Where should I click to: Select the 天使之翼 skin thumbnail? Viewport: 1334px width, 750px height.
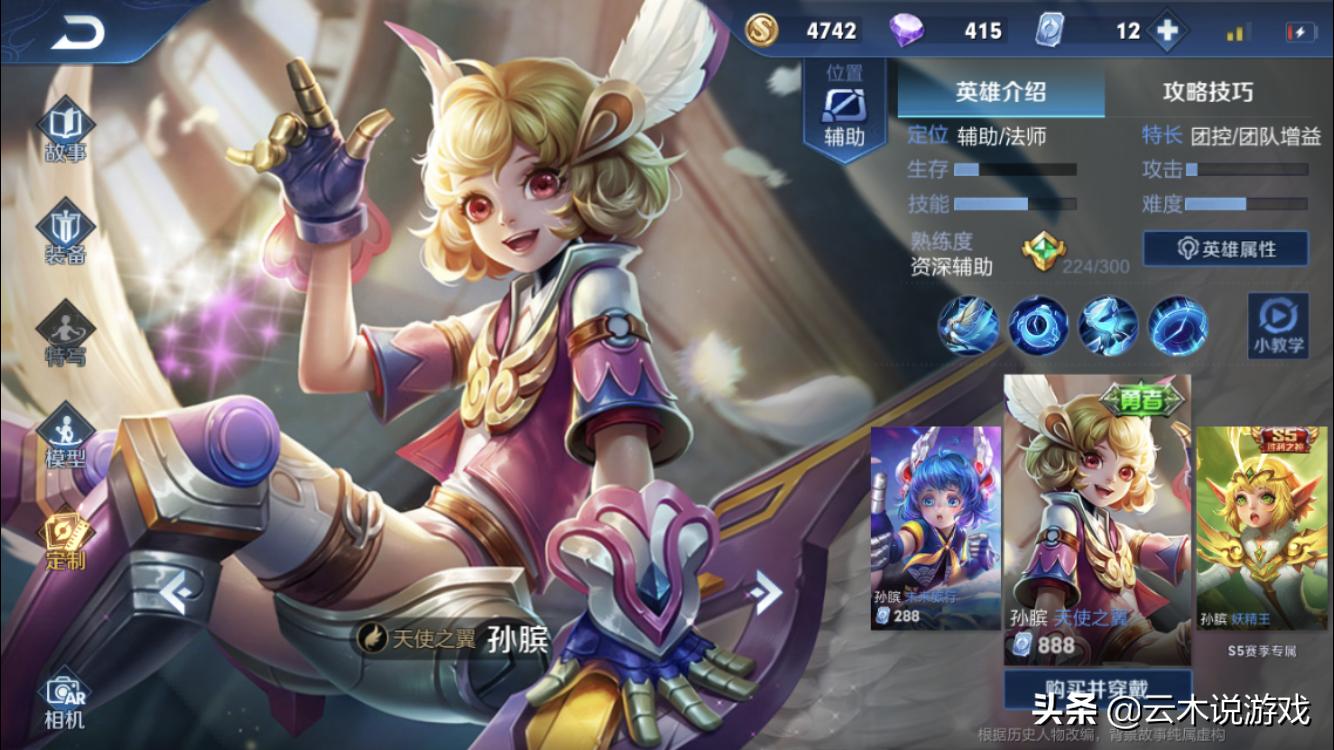(1097, 518)
